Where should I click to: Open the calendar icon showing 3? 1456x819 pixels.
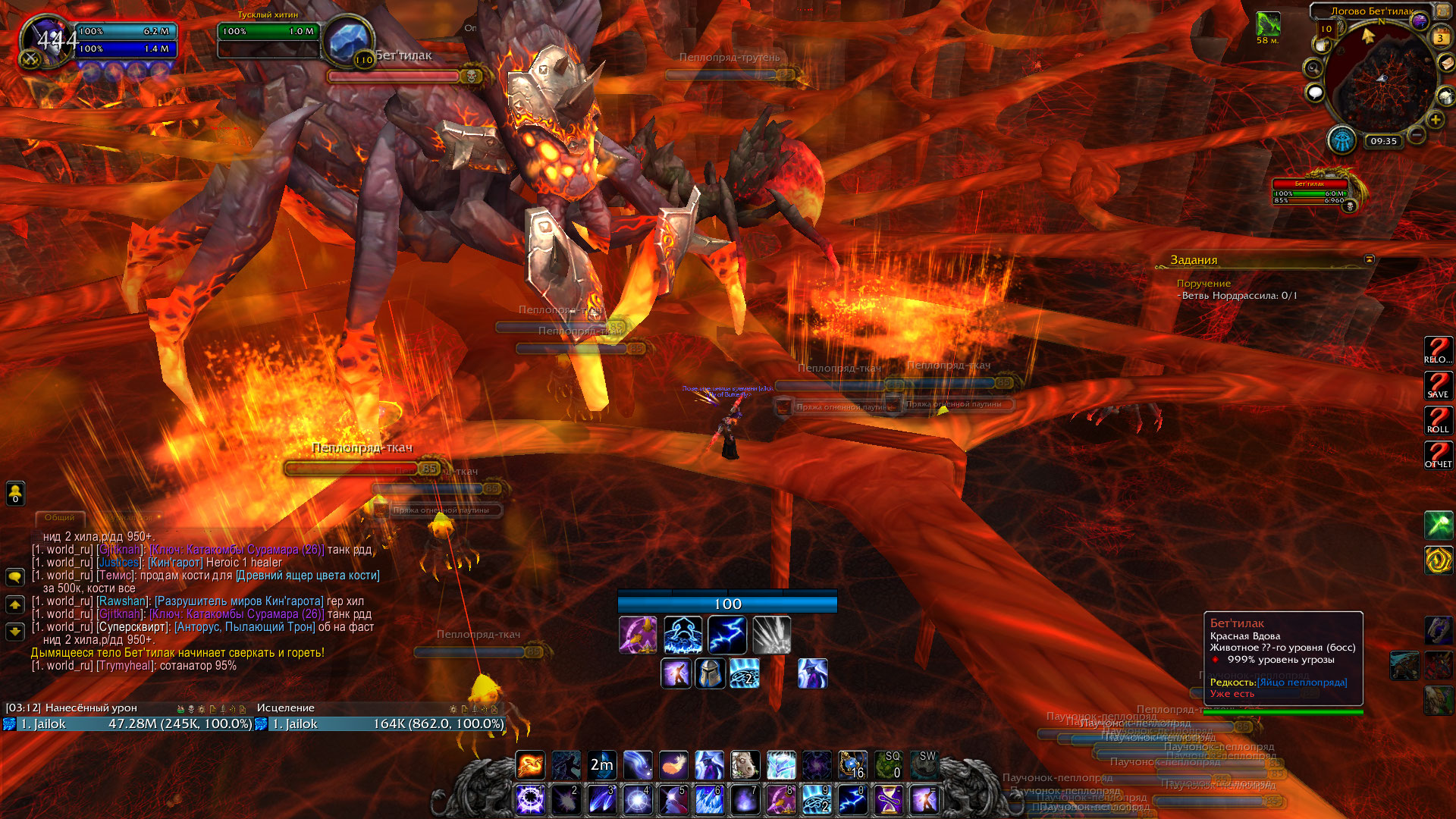tap(1439, 37)
